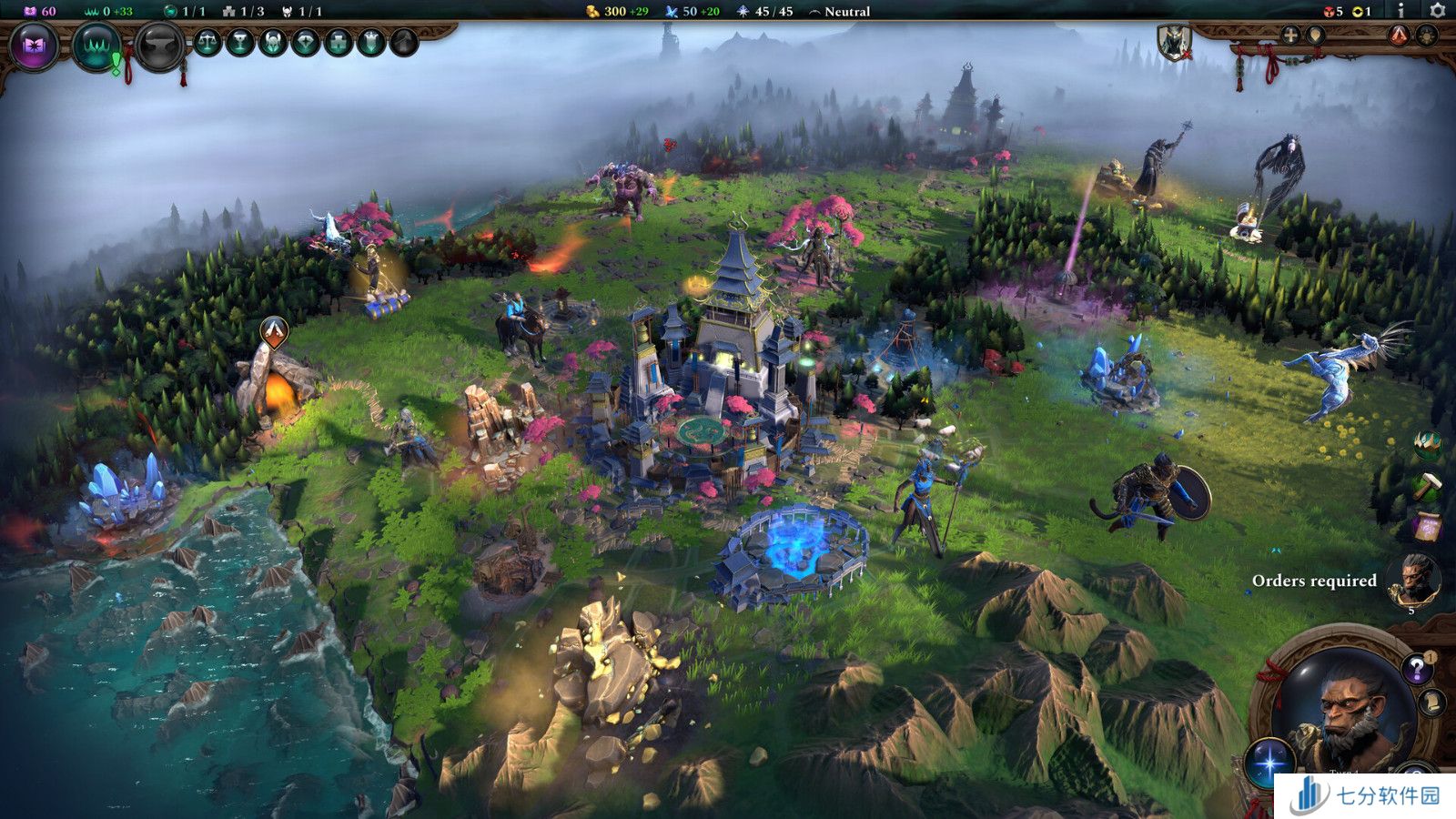The width and height of the screenshot is (1456, 819).
Task: Open the info button in top bar
Action: 1400,11
